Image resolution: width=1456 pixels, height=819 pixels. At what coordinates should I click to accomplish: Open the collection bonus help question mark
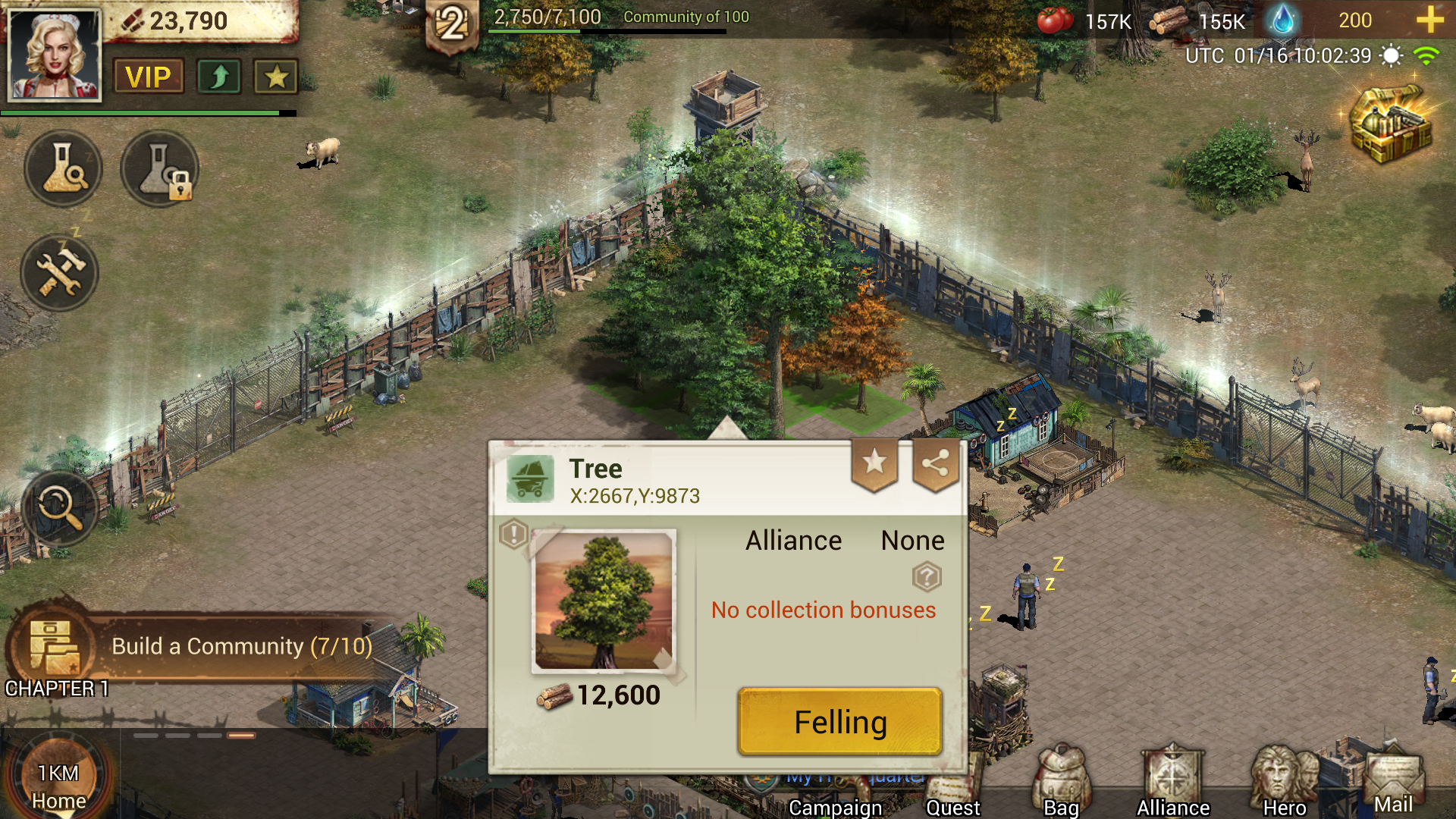[x=927, y=577]
